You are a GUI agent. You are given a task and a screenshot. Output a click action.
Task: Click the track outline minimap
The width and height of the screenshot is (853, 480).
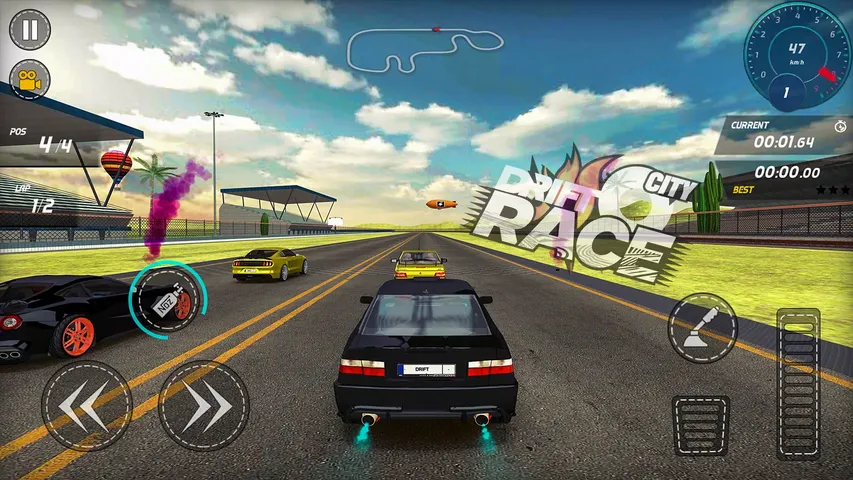pyautogui.click(x=424, y=48)
